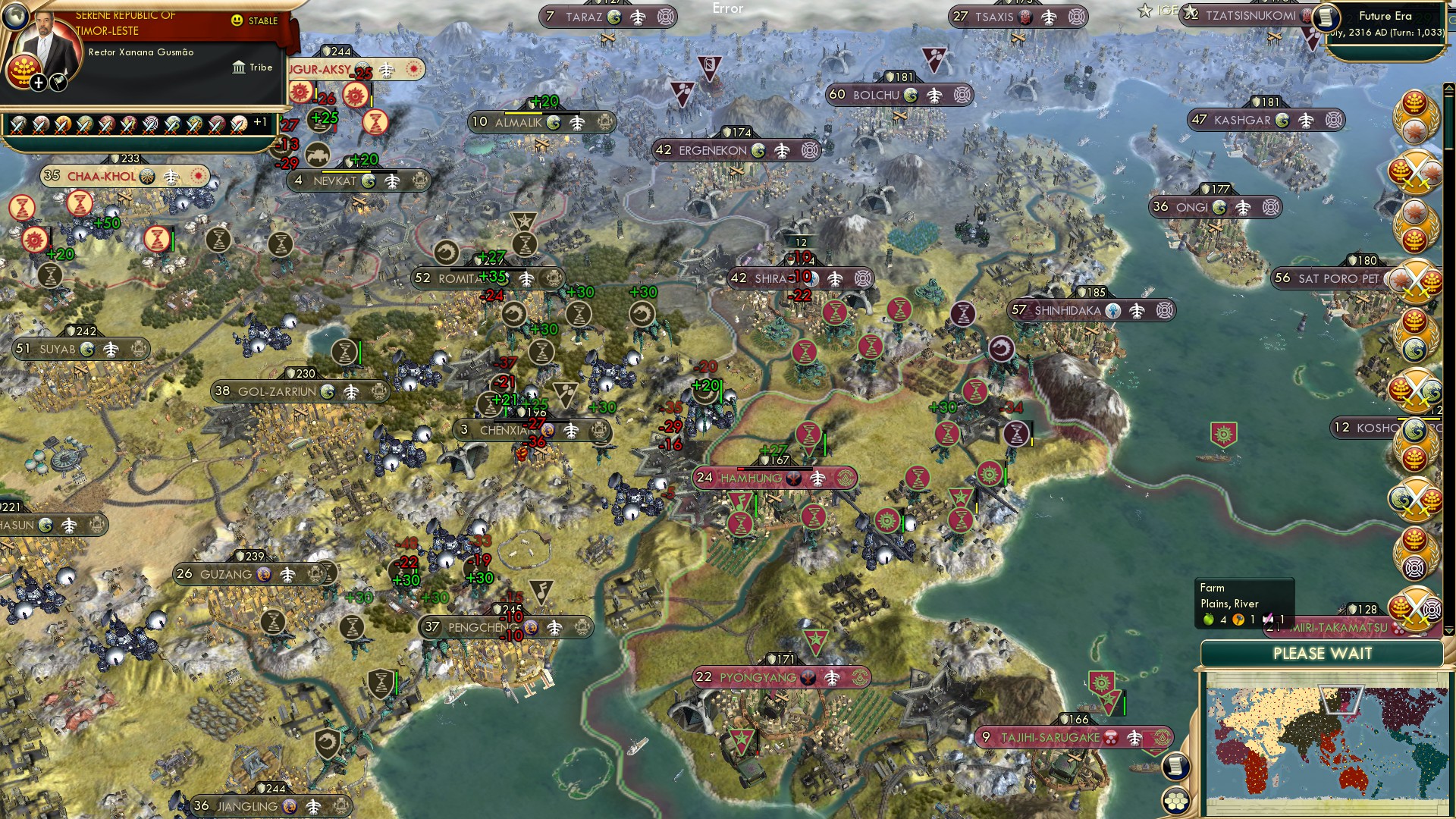This screenshot has height=819, width=1456.
Task: Click the viewport rectangle on the minimap
Action: (x=1341, y=700)
